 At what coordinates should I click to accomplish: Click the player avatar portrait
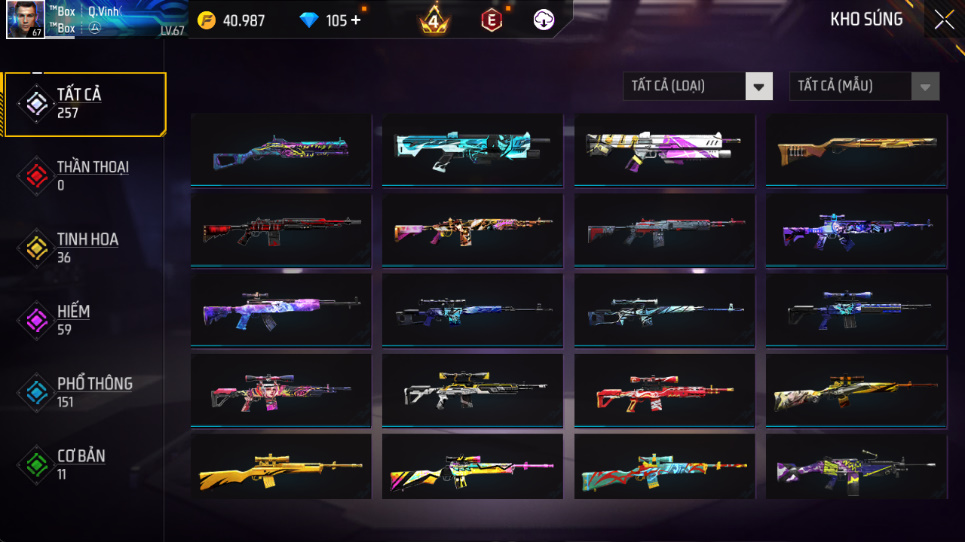[x=25, y=19]
